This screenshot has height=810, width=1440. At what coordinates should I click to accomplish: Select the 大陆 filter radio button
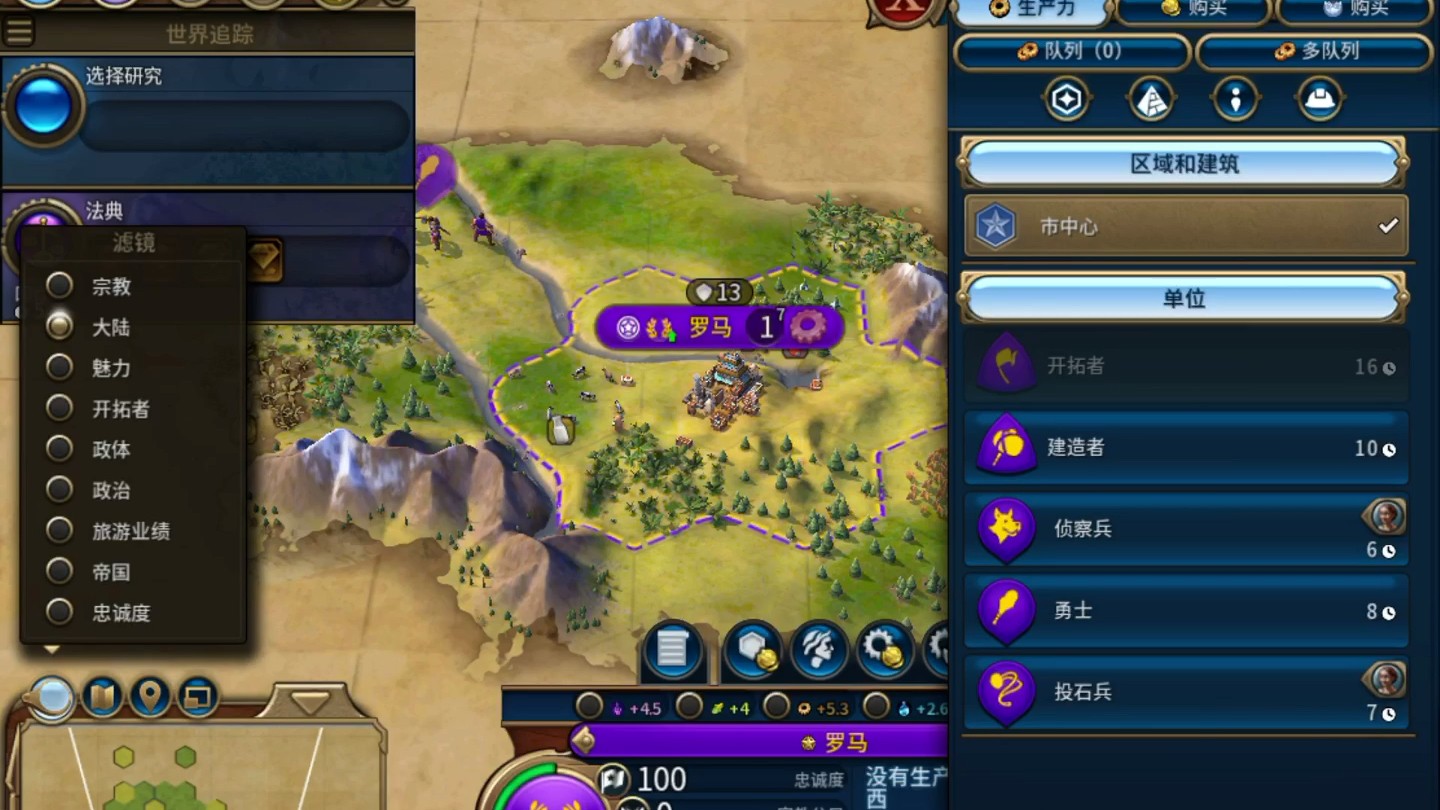[58, 327]
